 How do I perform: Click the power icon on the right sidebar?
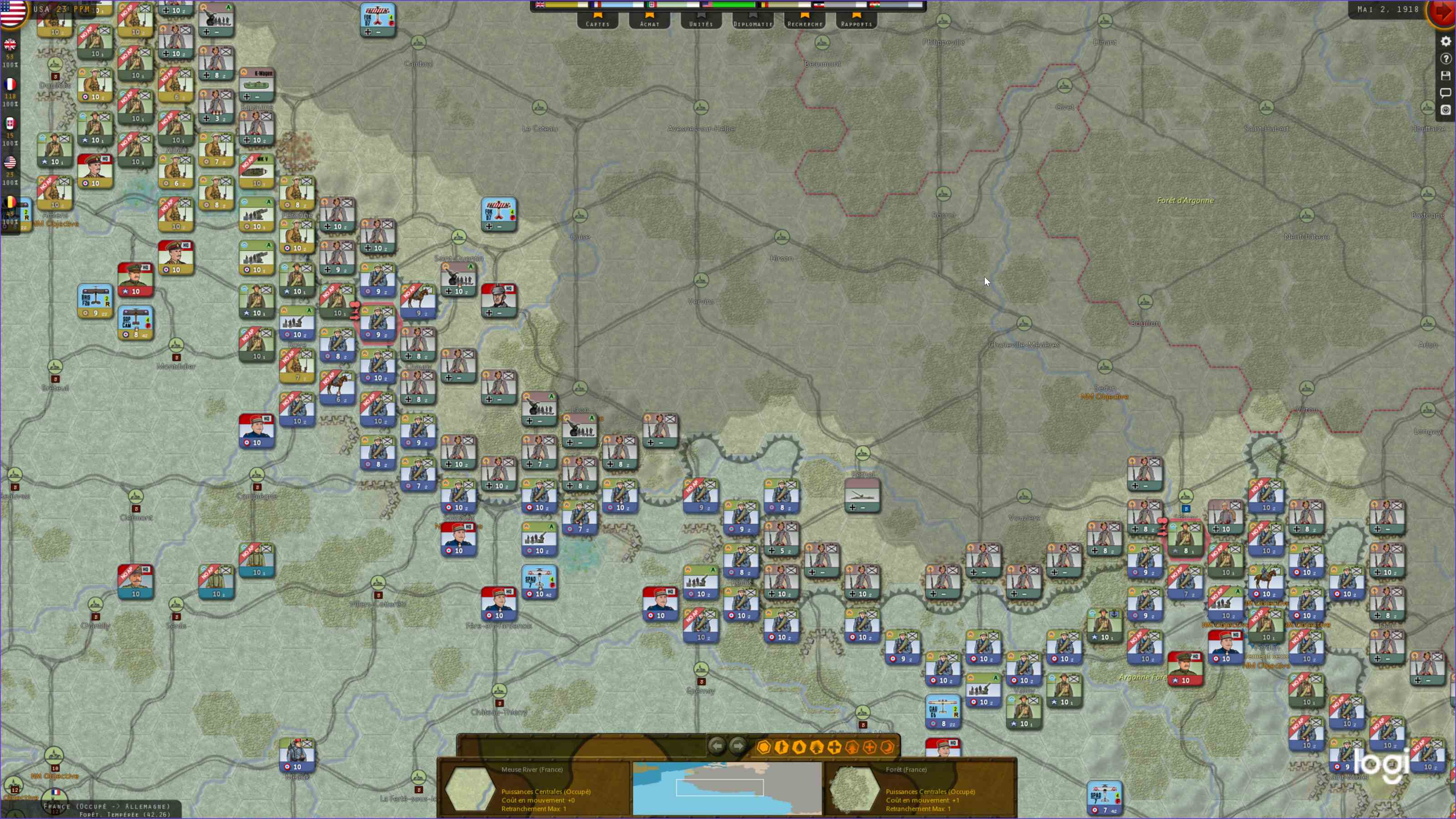tap(1446, 109)
